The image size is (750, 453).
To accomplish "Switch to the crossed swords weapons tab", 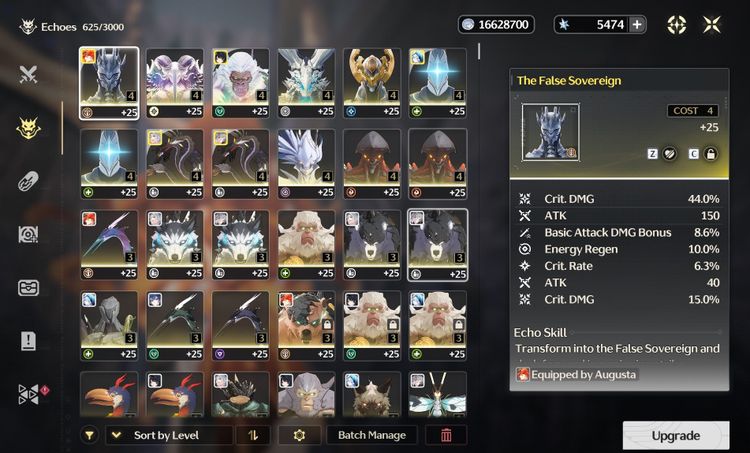I will coord(28,73).
